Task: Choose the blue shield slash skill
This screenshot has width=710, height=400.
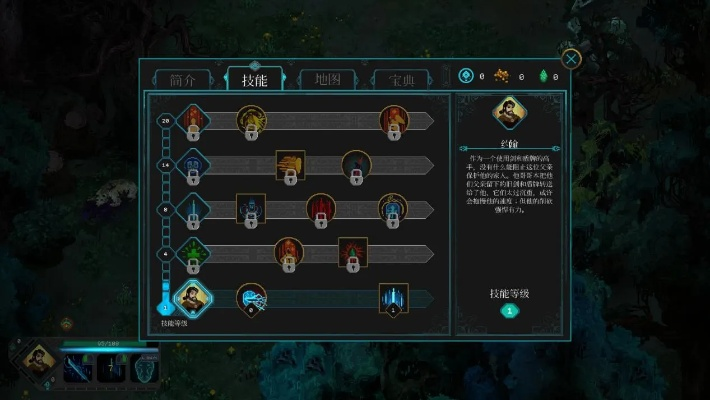Action: pyautogui.click(x=251, y=298)
